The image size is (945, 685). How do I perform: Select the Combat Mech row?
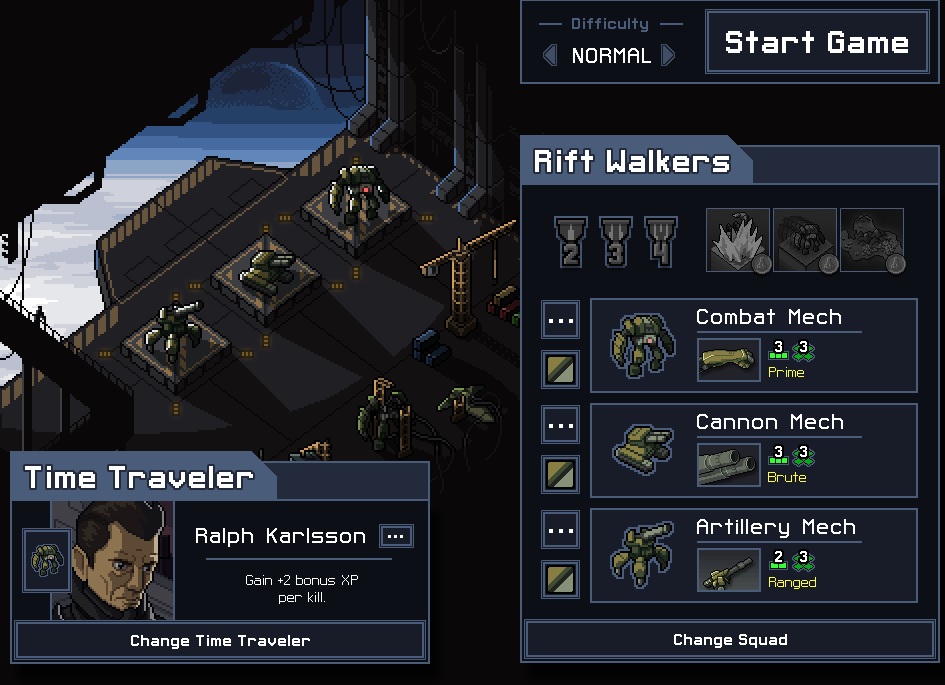pyautogui.click(x=753, y=345)
